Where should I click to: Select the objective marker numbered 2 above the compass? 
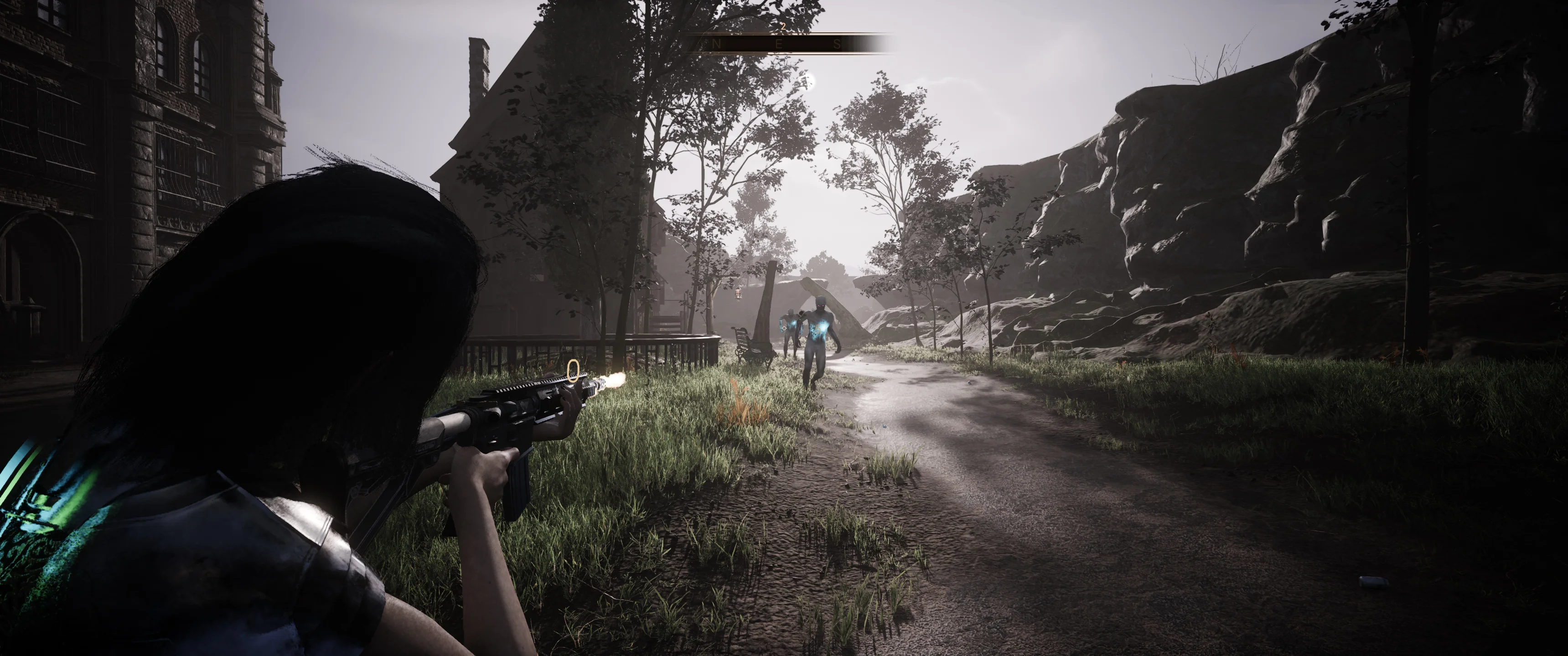click(x=783, y=27)
